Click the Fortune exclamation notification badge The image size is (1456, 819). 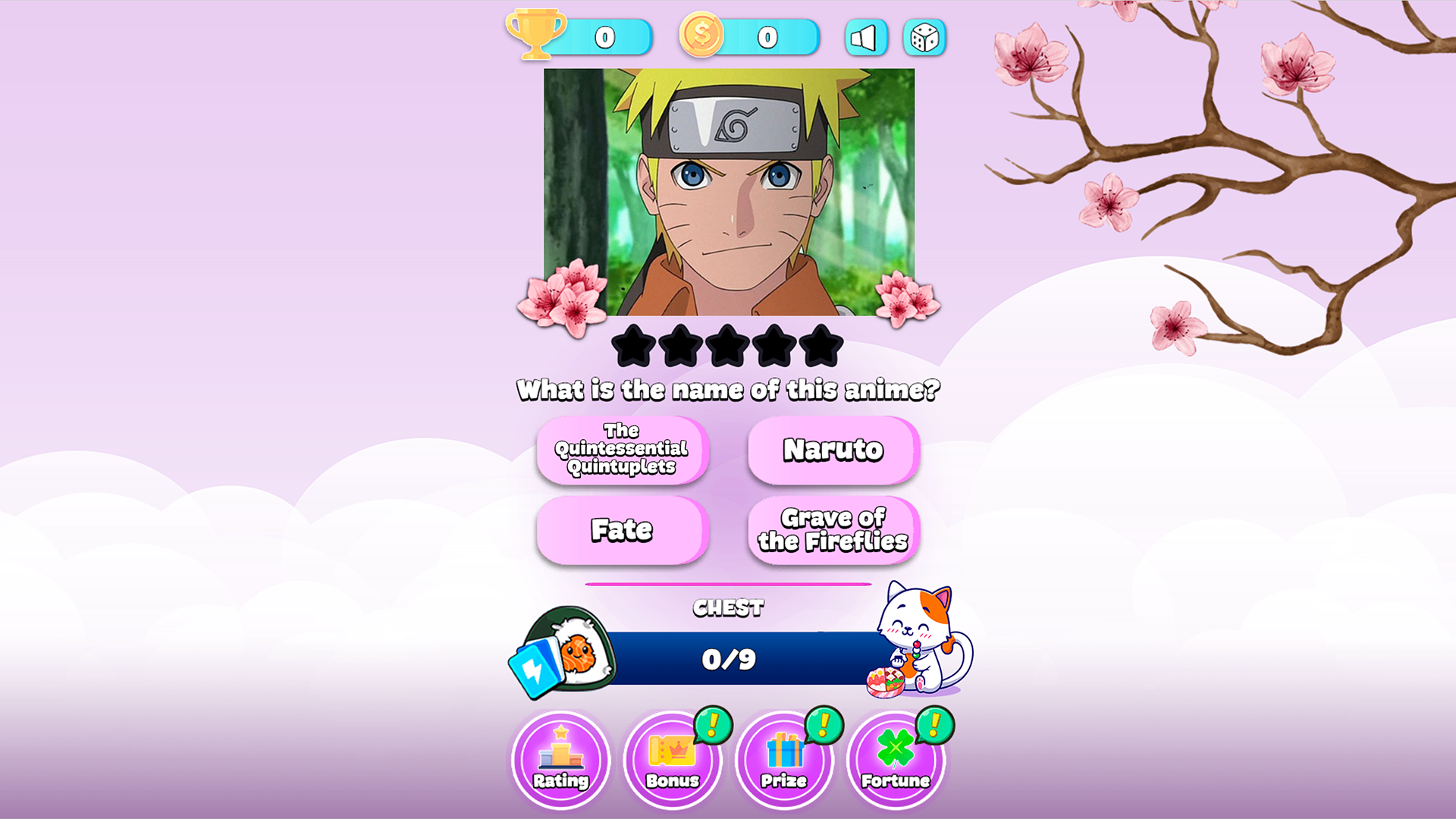click(x=934, y=726)
